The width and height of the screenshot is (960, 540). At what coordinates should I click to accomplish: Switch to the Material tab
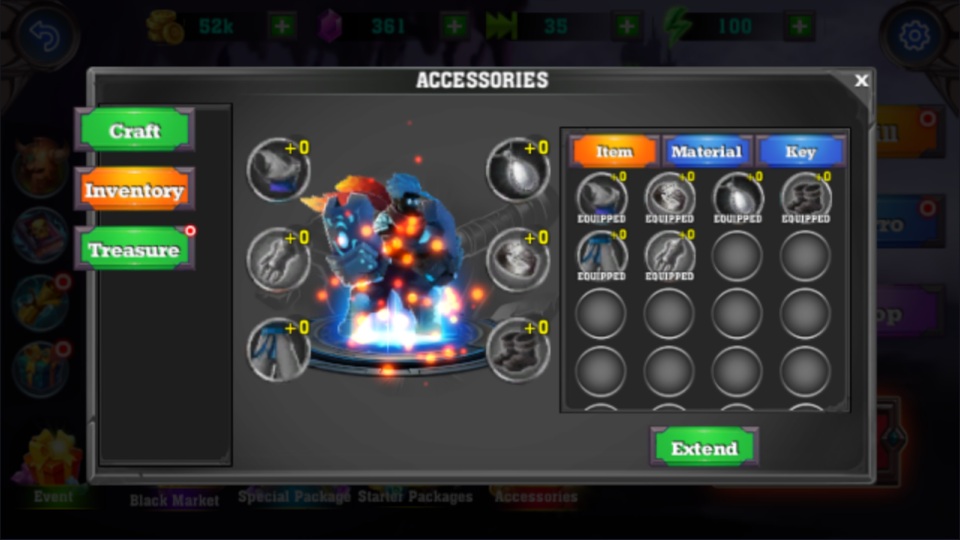coord(706,151)
